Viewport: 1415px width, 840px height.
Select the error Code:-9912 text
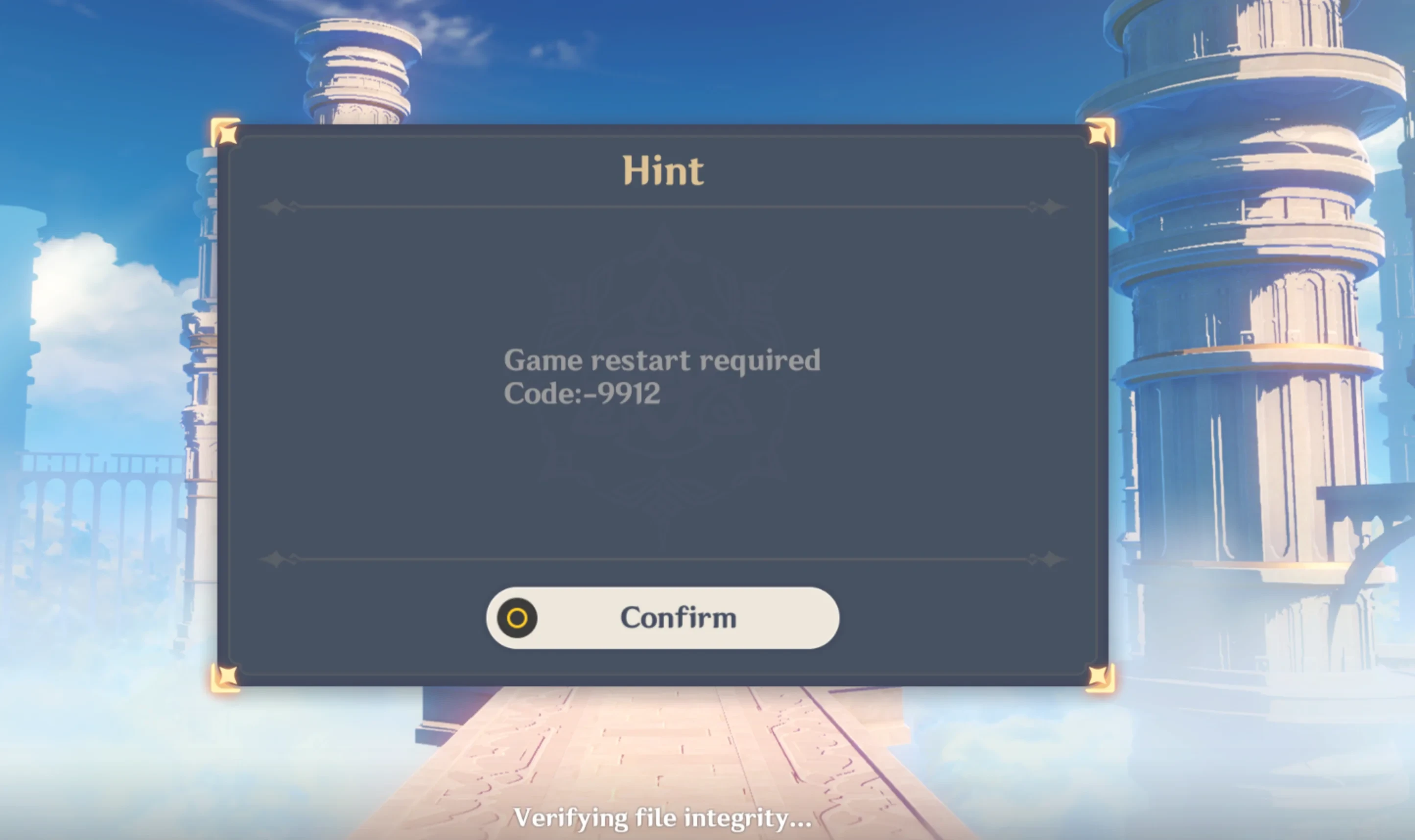click(x=583, y=395)
